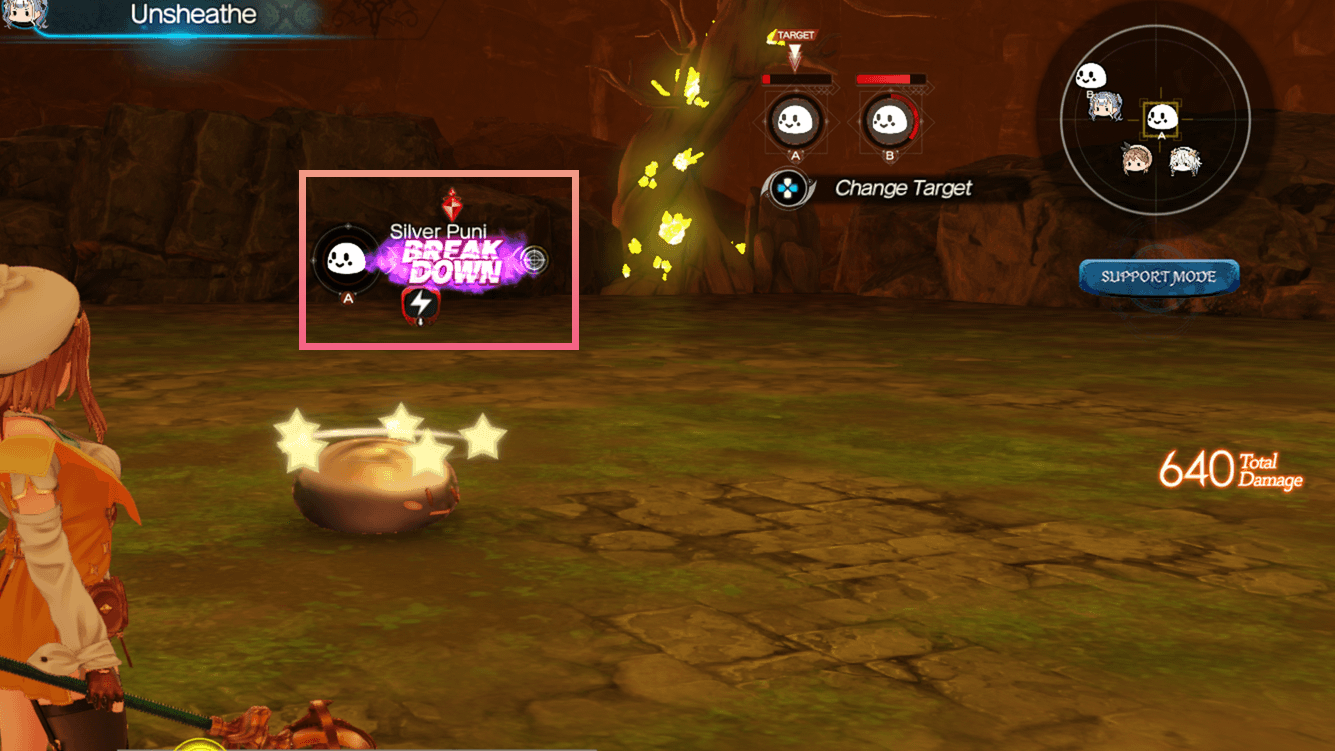Toggle the Support Mode button
The height and width of the screenshot is (751, 1335).
pos(1158,277)
